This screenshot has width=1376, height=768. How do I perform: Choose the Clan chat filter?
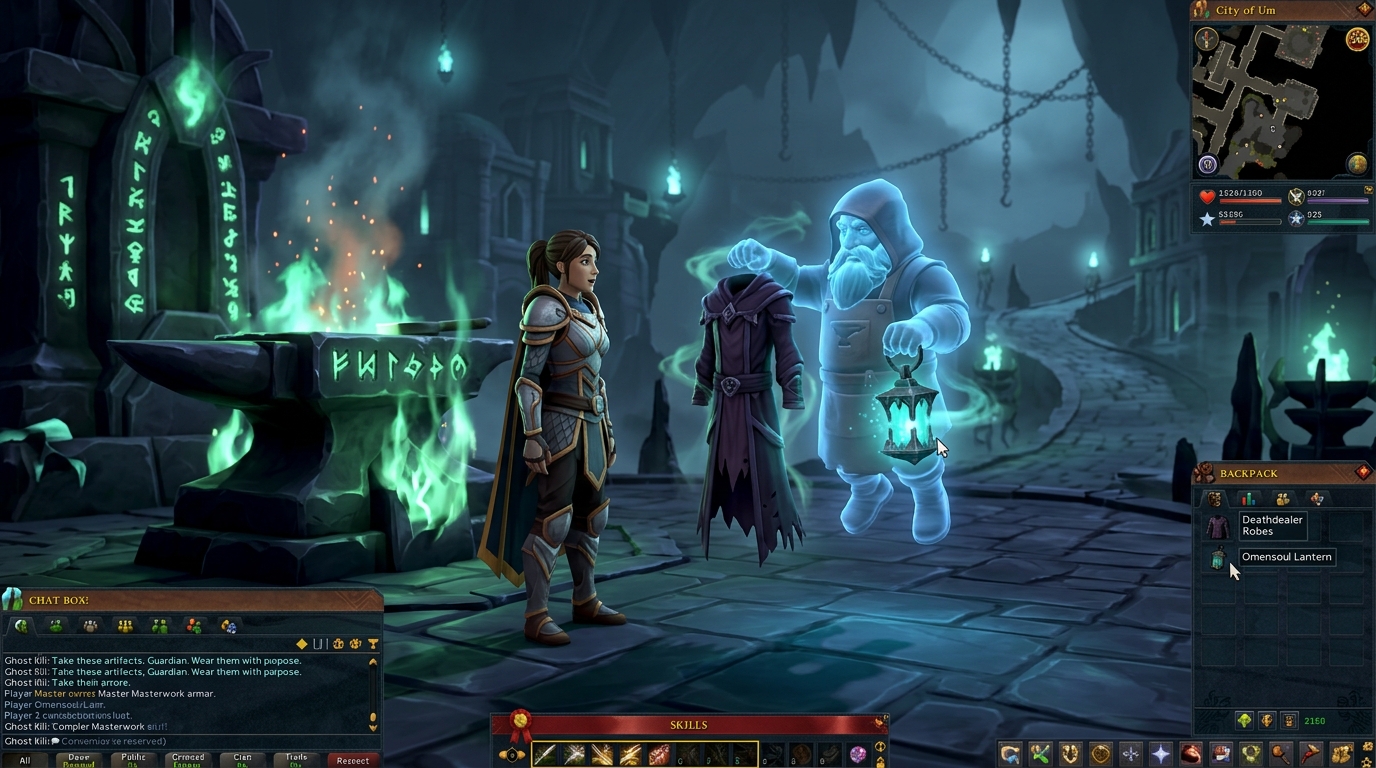pyautogui.click(x=242, y=760)
